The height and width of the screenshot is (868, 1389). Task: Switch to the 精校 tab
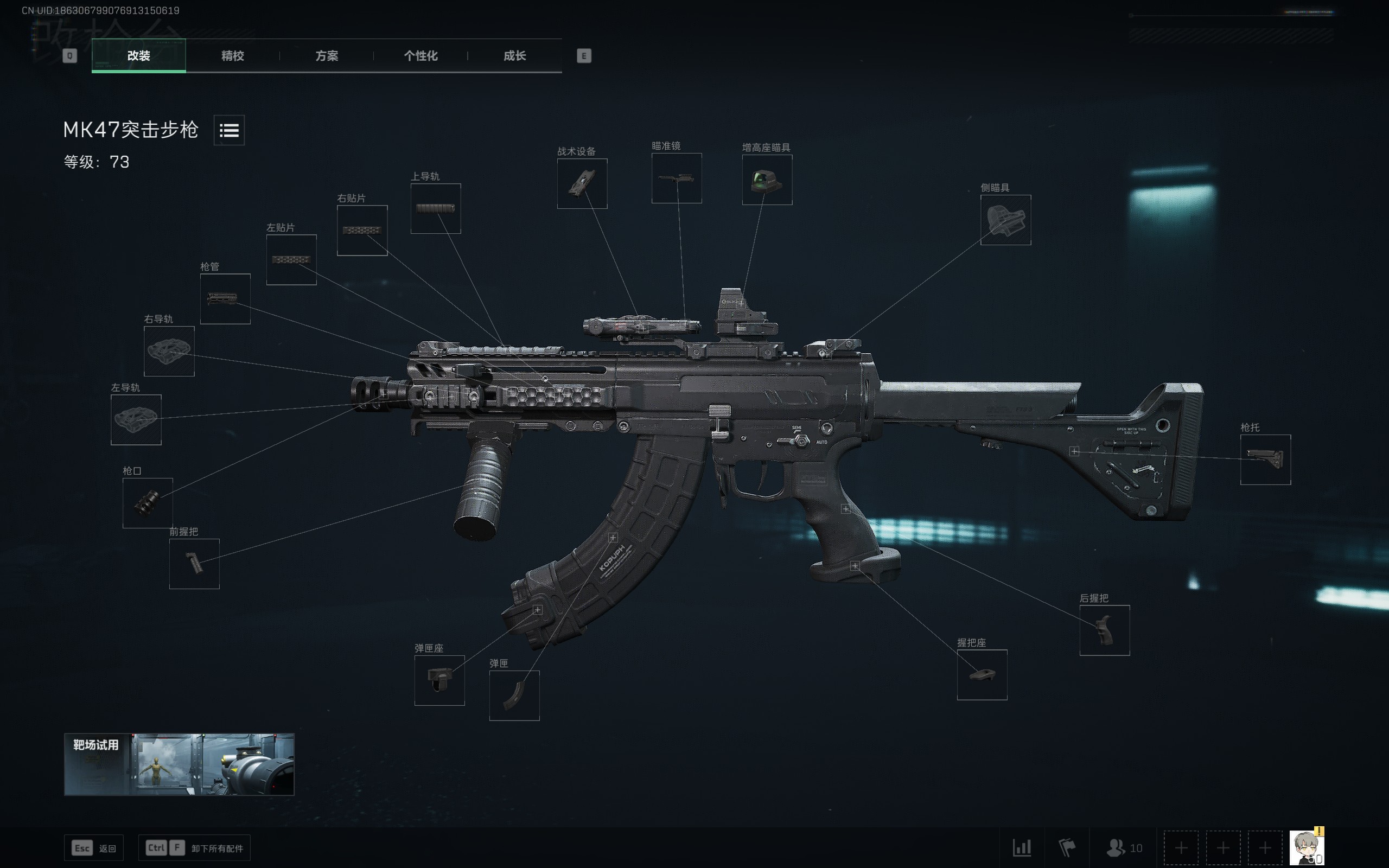click(232, 56)
